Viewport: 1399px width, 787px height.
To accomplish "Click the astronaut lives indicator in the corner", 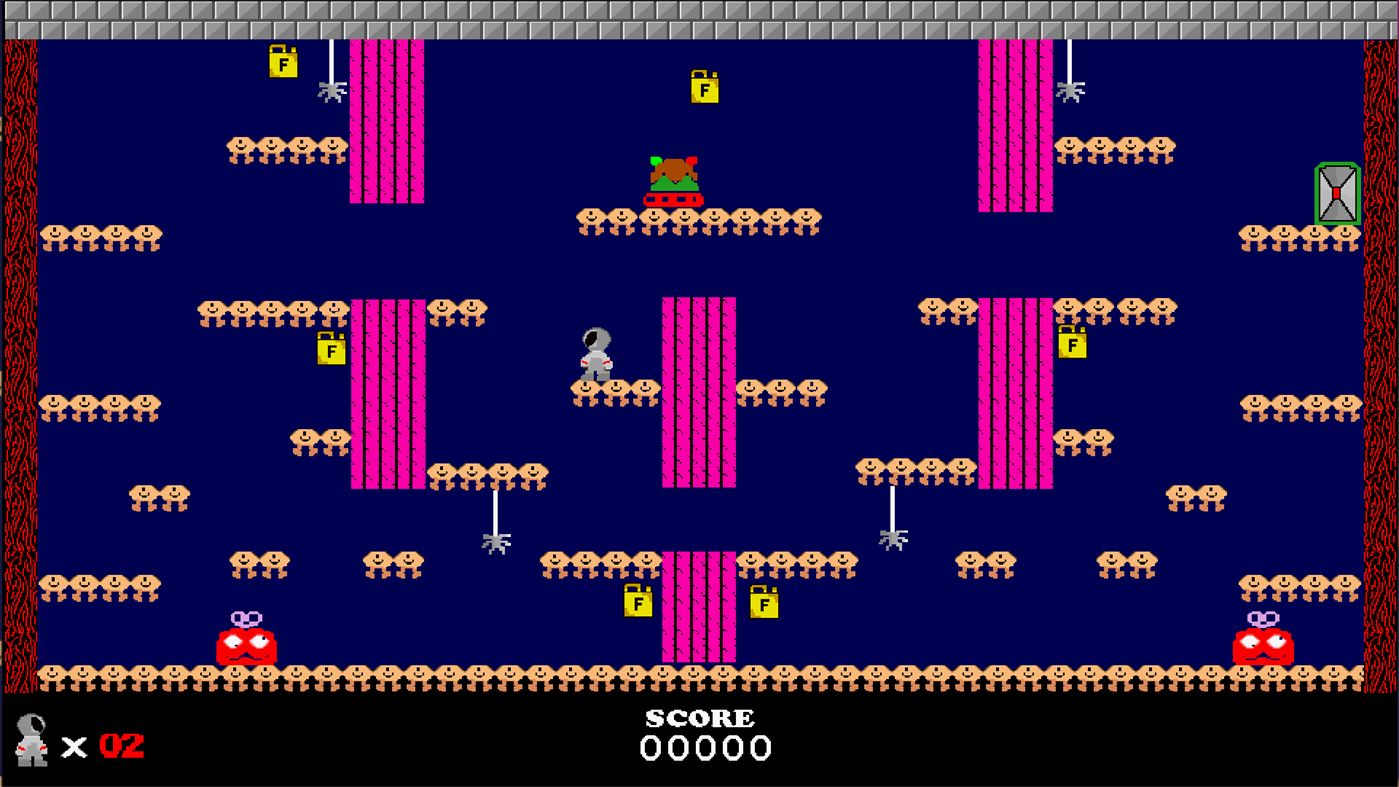I will coord(33,742).
